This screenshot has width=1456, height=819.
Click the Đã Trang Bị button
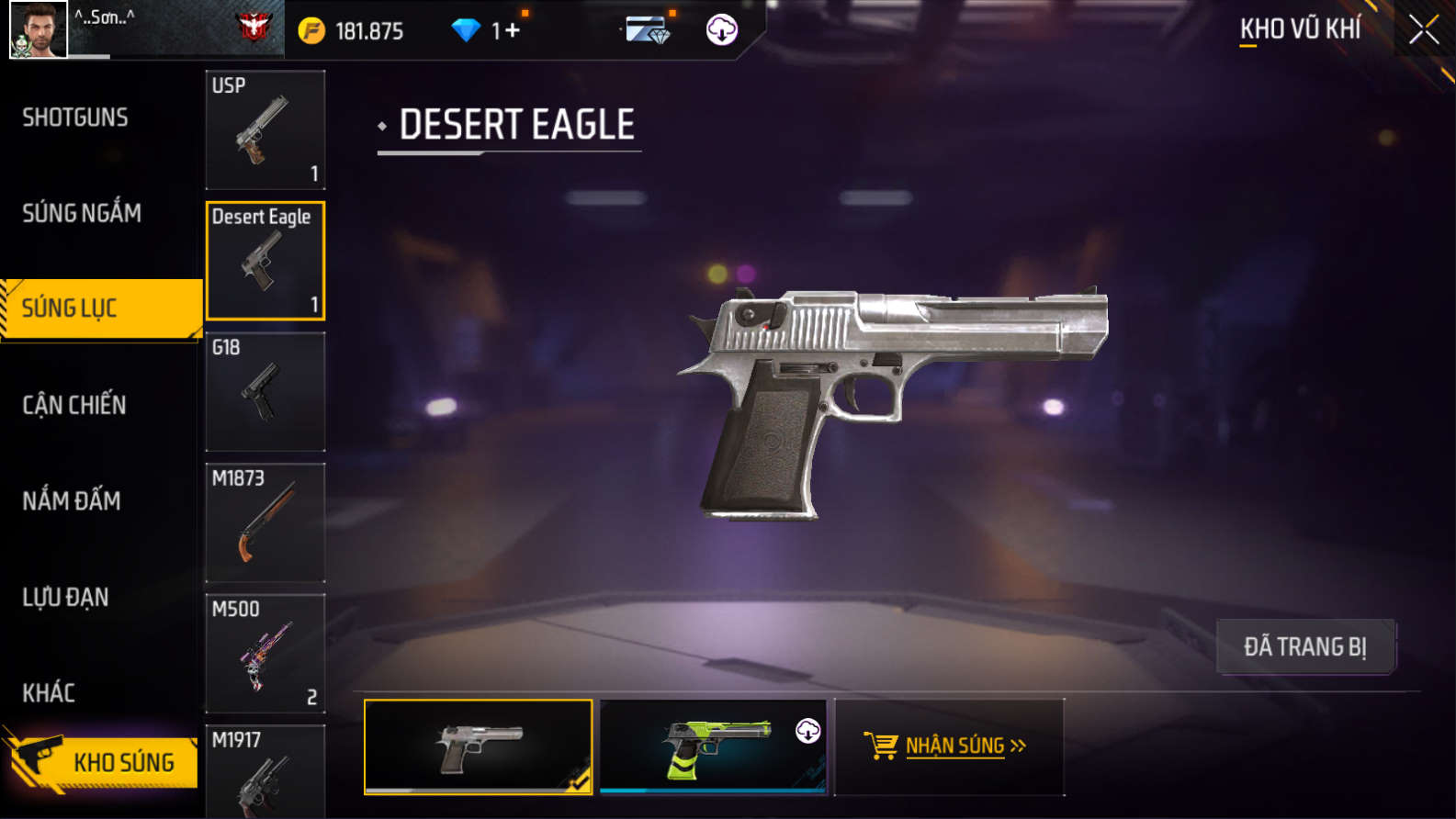(x=1304, y=647)
